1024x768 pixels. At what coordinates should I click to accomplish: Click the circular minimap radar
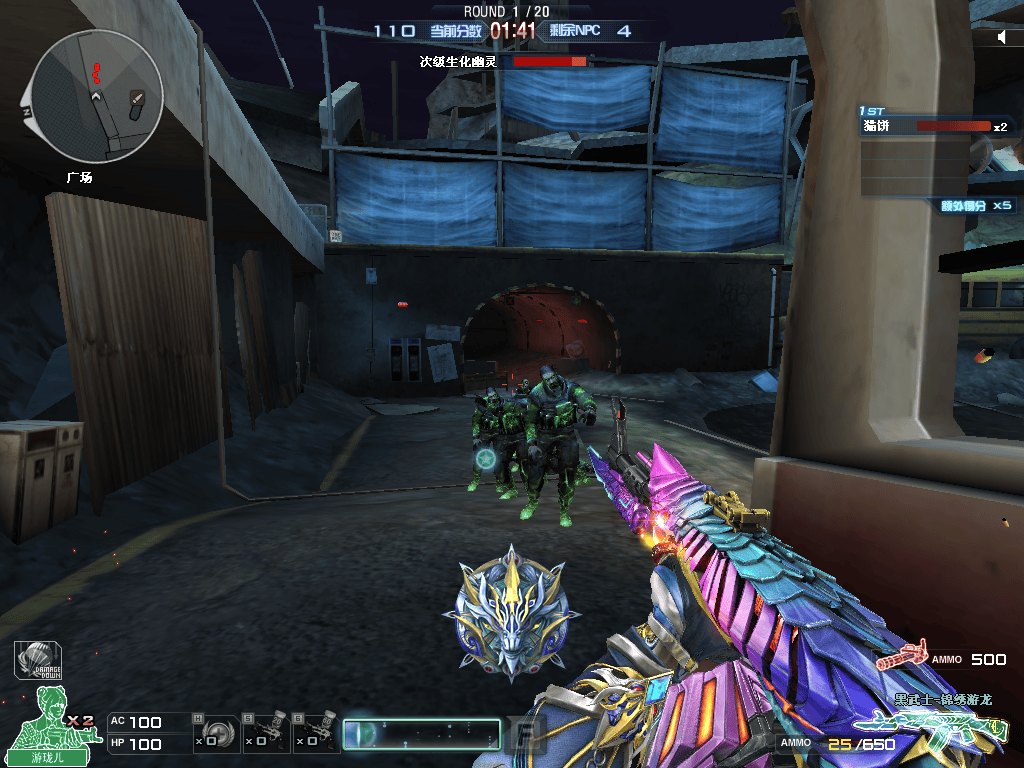[97, 96]
